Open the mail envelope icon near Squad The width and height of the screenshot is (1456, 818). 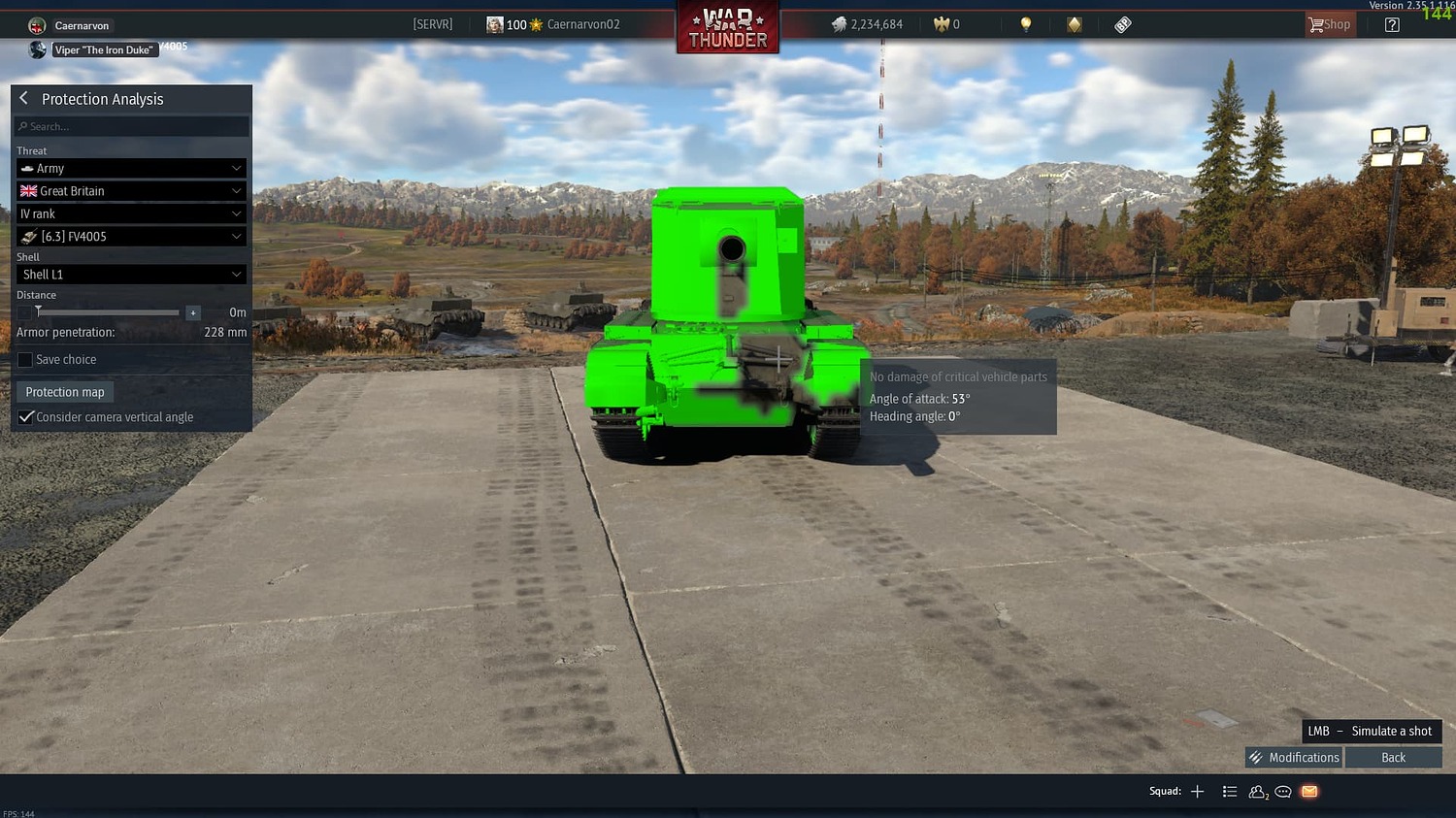(1308, 792)
